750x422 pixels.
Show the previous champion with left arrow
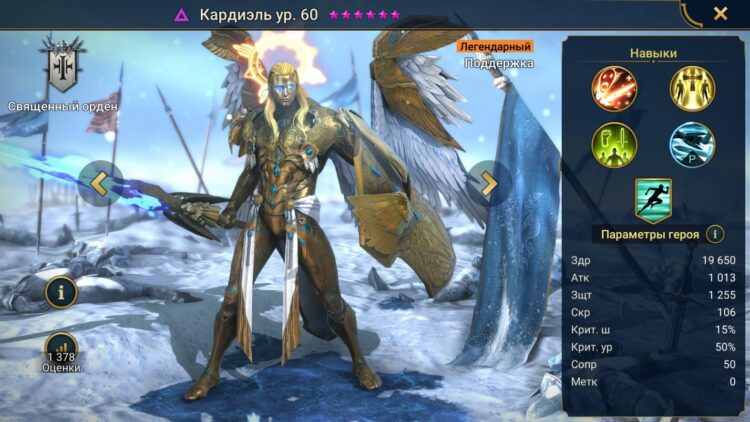(99, 183)
